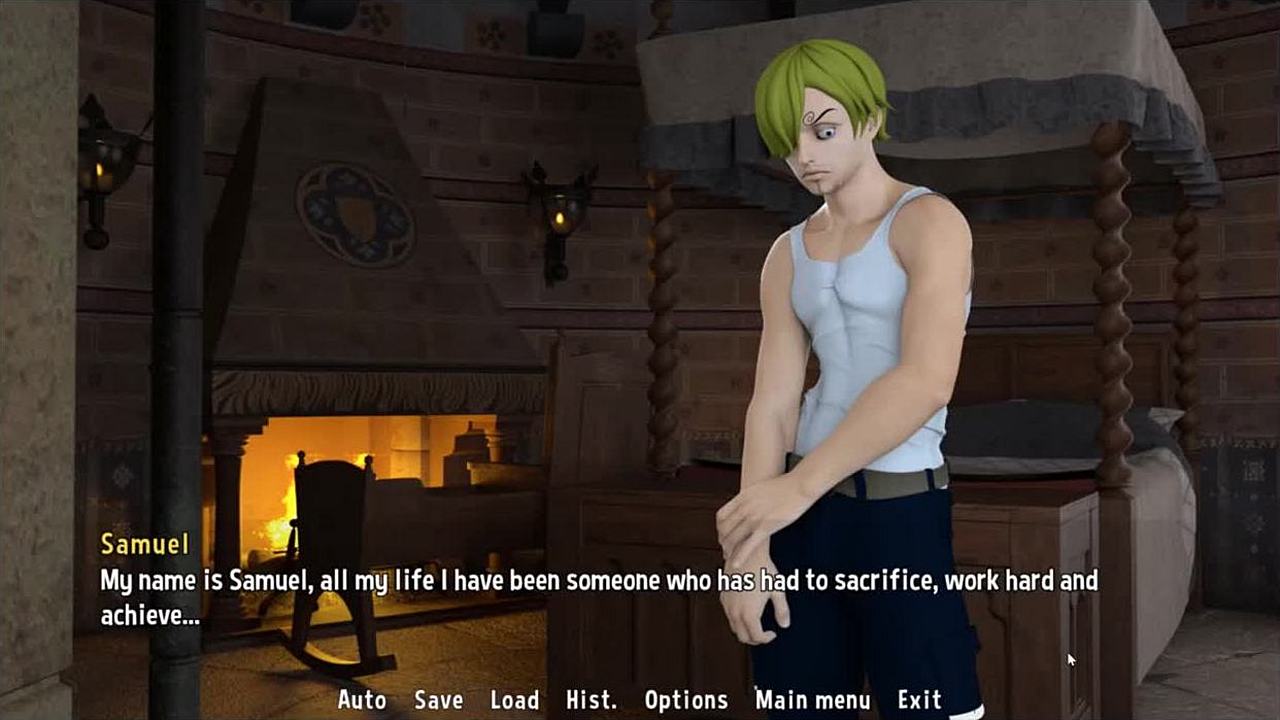
Task: Return to the Main menu
Action: click(813, 700)
